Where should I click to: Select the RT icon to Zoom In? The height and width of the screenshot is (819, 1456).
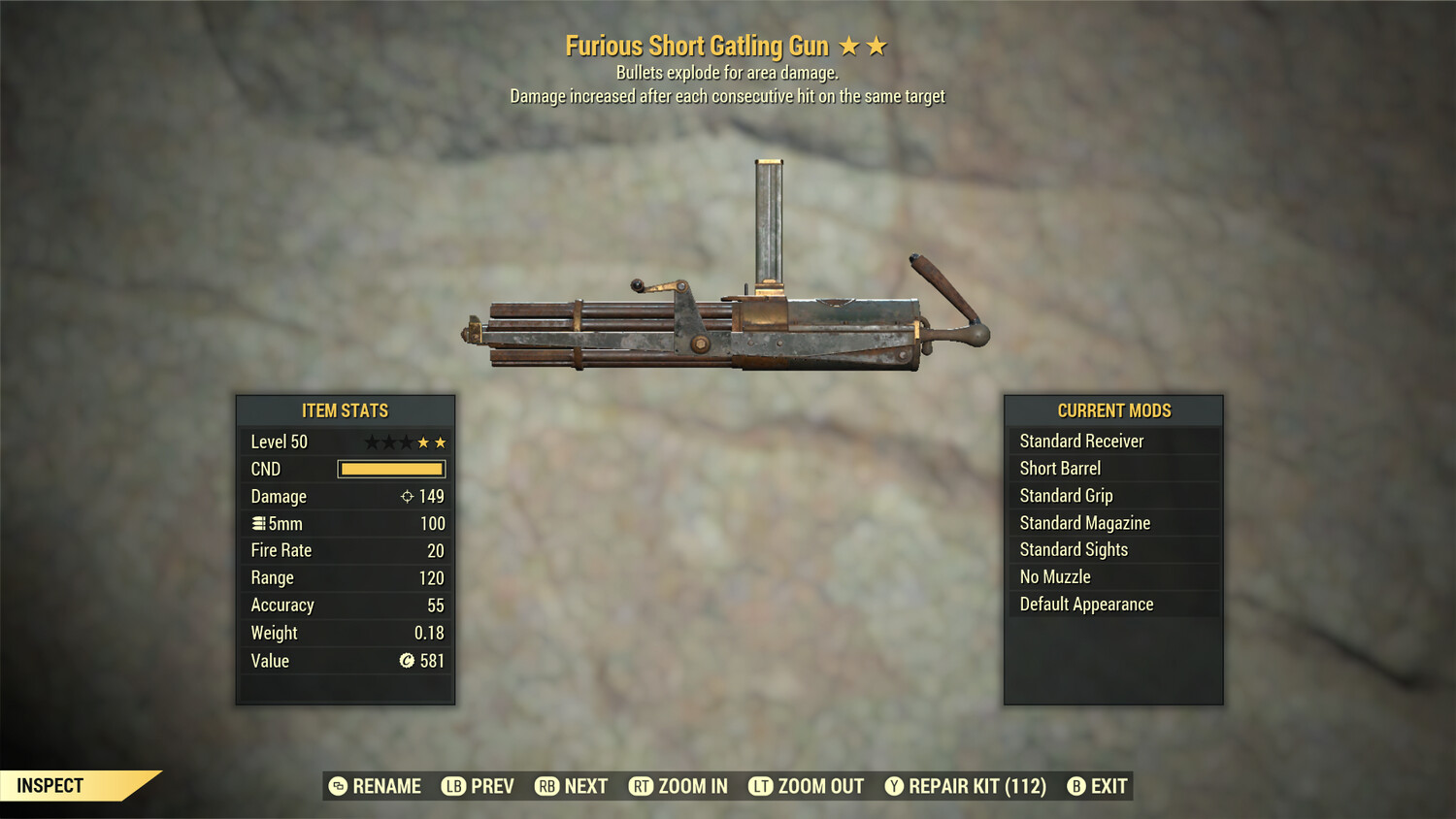point(642,786)
